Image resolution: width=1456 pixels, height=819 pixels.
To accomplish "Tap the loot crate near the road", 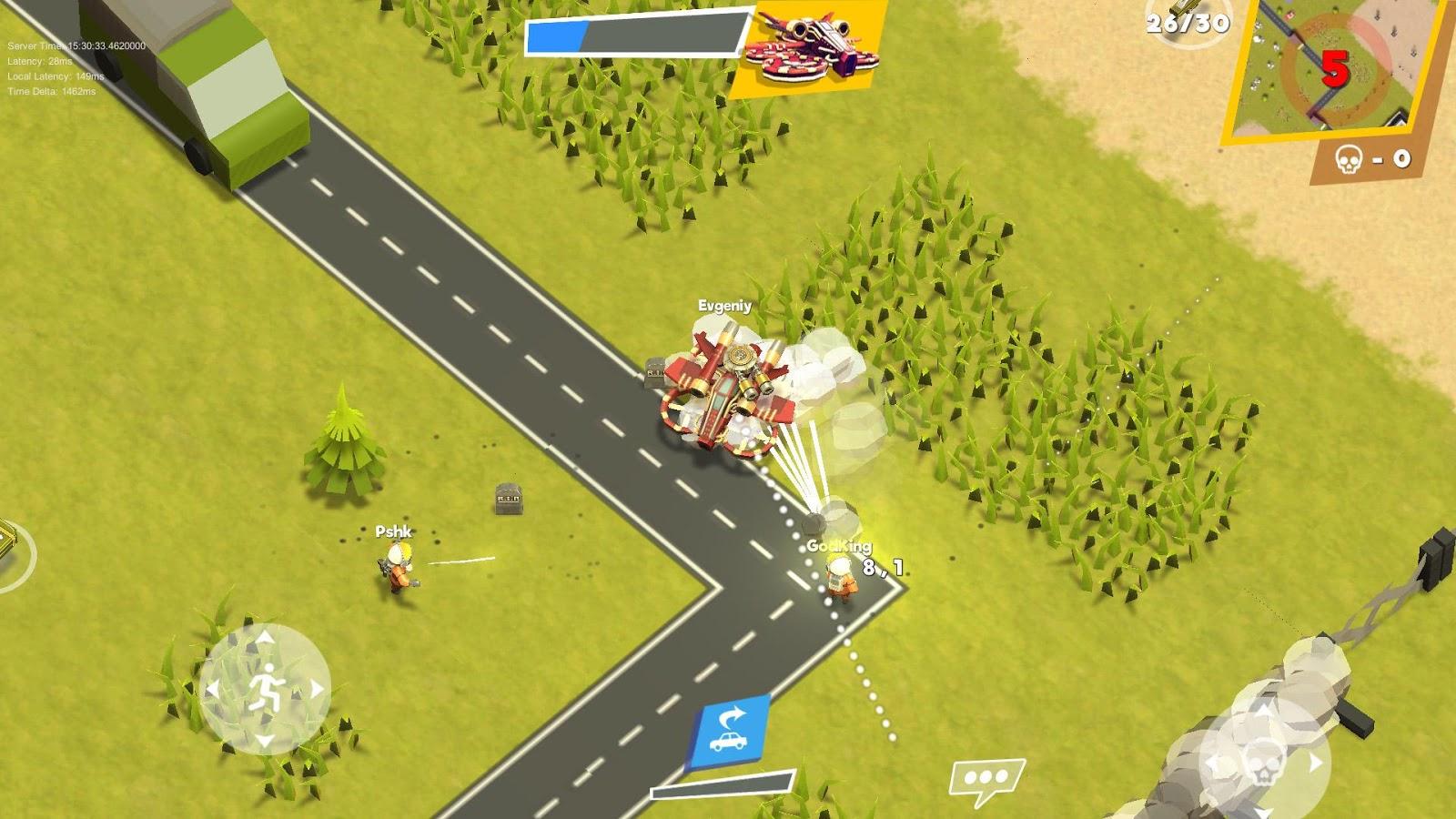I will (x=508, y=501).
